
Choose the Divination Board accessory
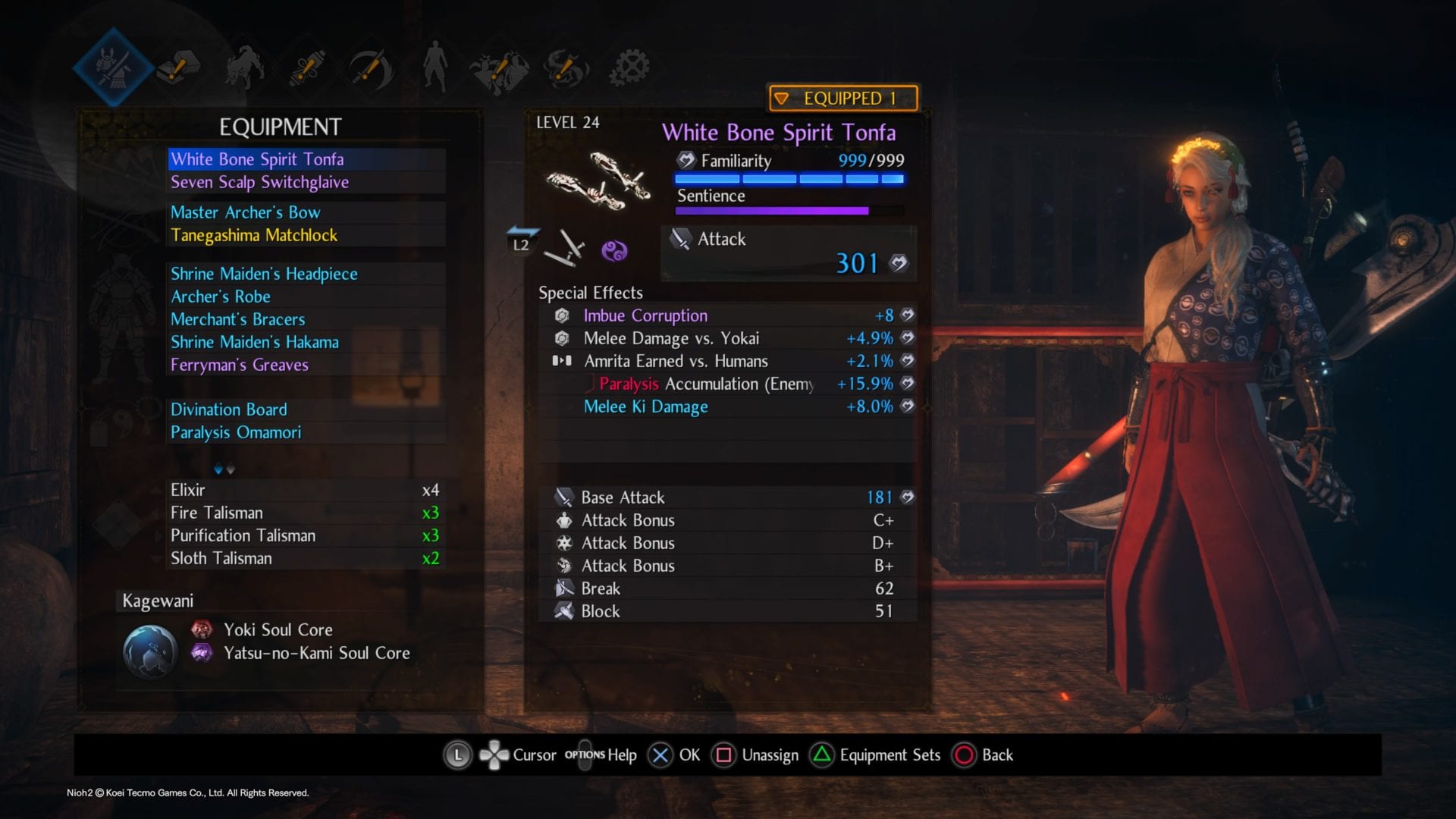[x=229, y=409]
